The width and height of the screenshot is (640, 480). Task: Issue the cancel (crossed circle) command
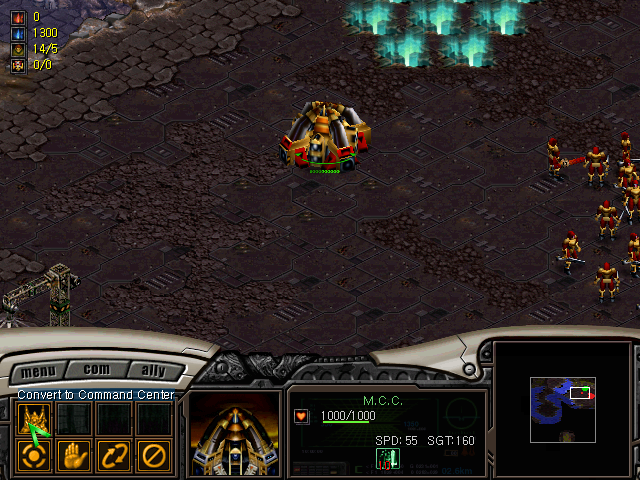[x=153, y=456]
